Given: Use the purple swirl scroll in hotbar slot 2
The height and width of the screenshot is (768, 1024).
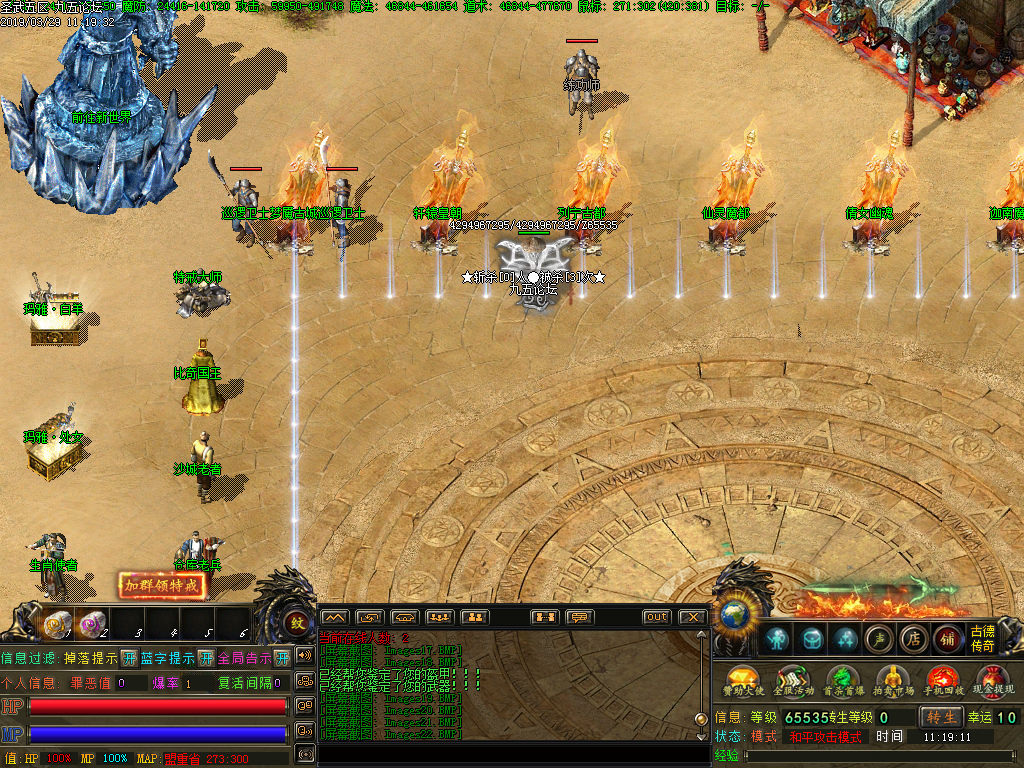Looking at the screenshot, I should coord(93,624).
